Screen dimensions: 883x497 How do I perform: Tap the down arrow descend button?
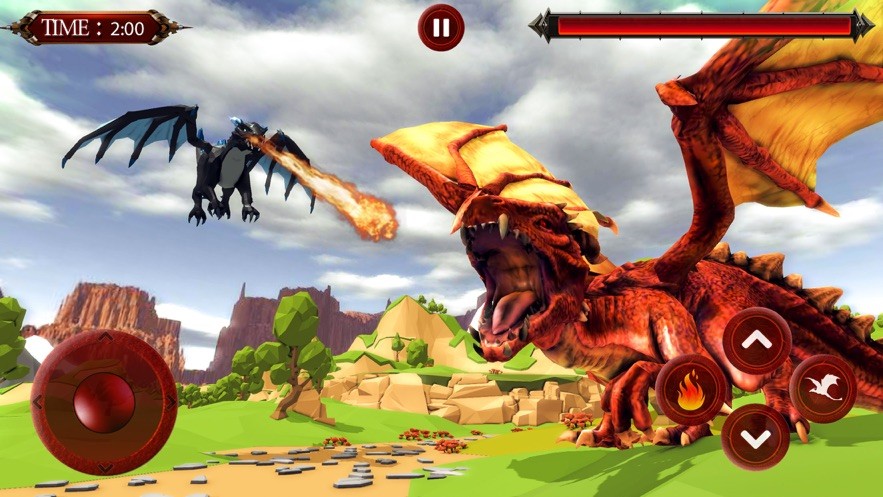pos(756,437)
